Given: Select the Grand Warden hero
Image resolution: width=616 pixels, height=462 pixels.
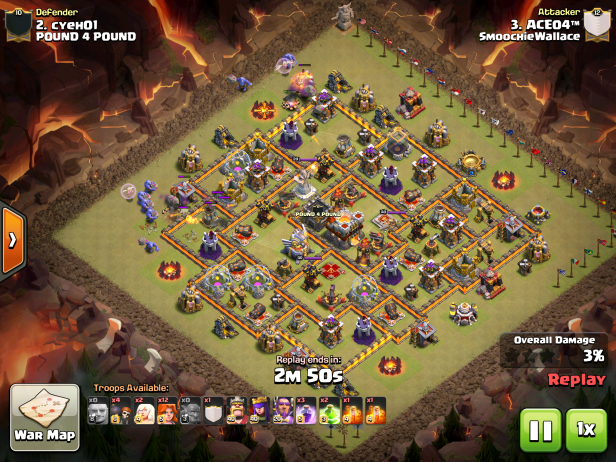Looking at the screenshot, I should tap(283, 411).
